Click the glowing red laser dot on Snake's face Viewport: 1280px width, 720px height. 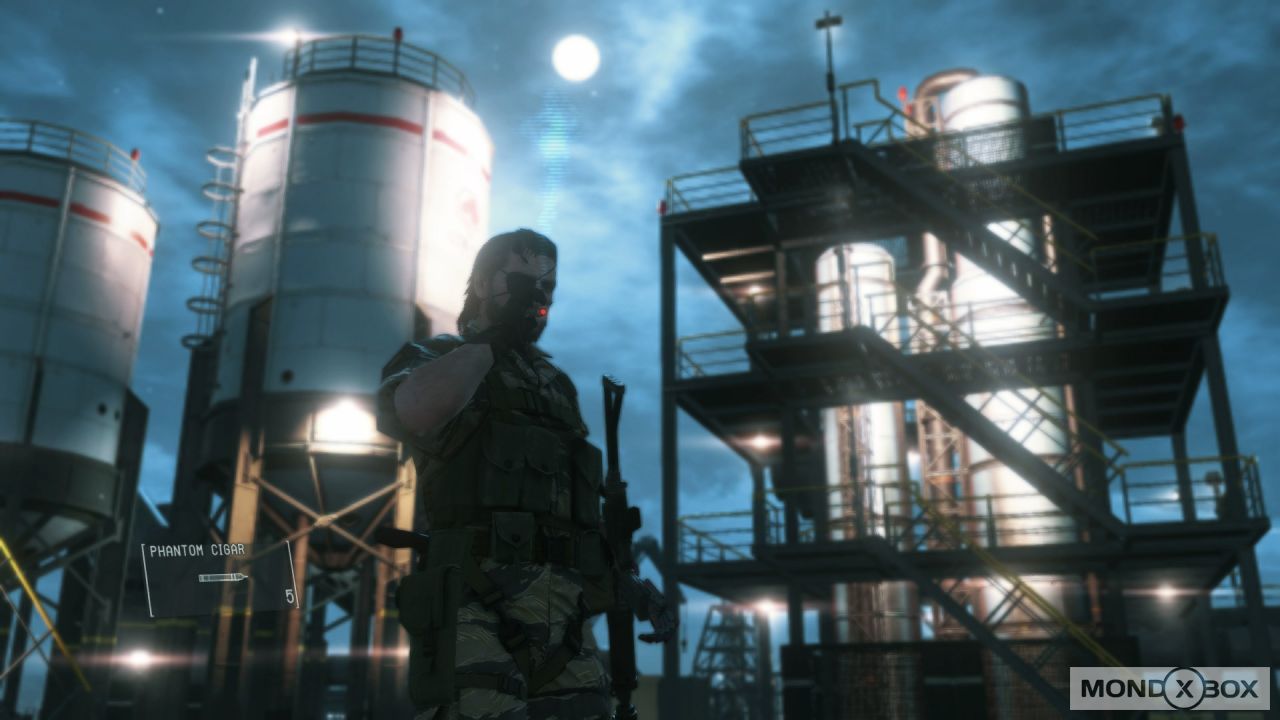tap(541, 312)
